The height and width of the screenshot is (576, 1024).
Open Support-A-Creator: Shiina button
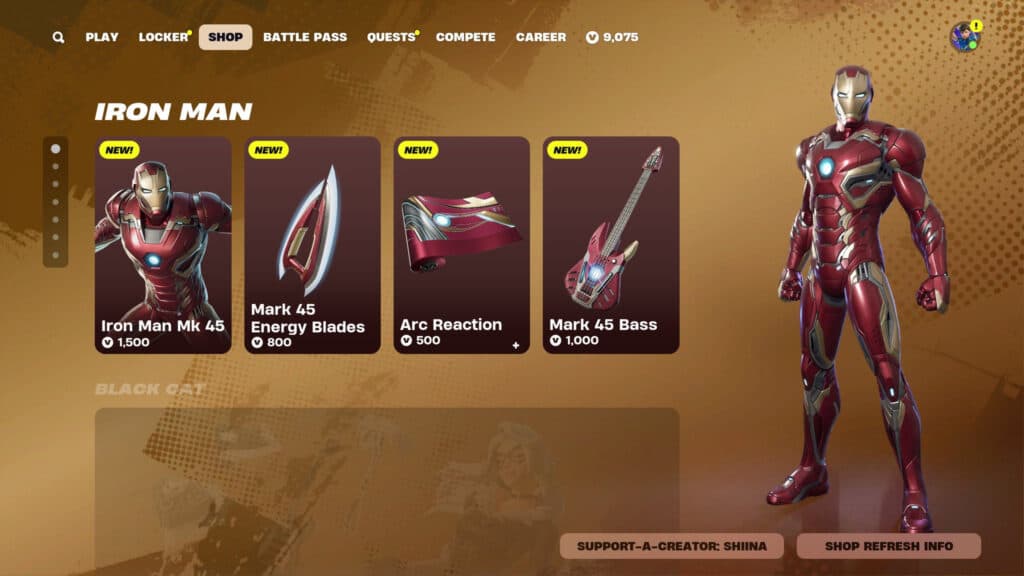(671, 546)
